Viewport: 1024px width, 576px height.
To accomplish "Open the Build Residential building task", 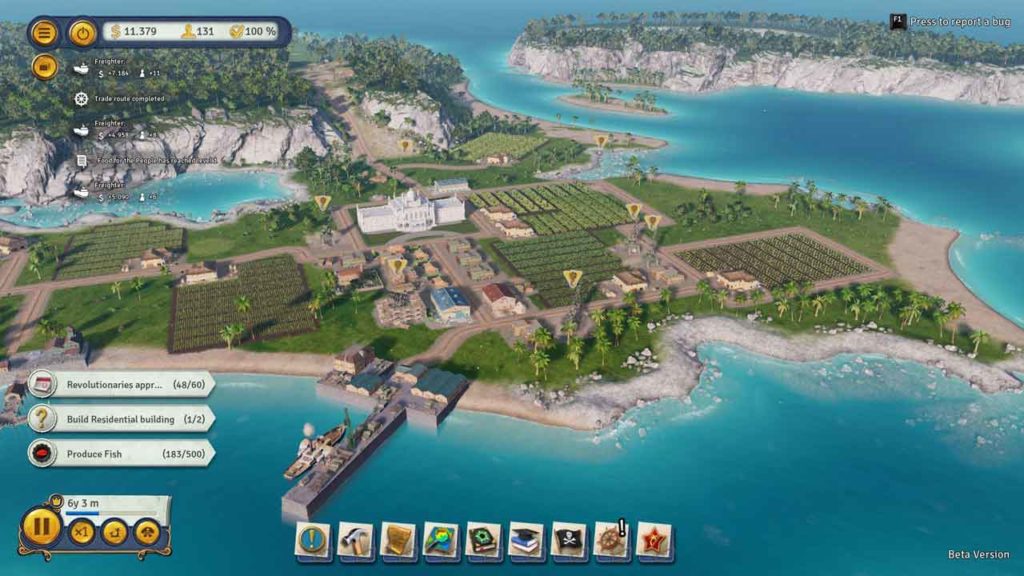I will click(x=120, y=419).
